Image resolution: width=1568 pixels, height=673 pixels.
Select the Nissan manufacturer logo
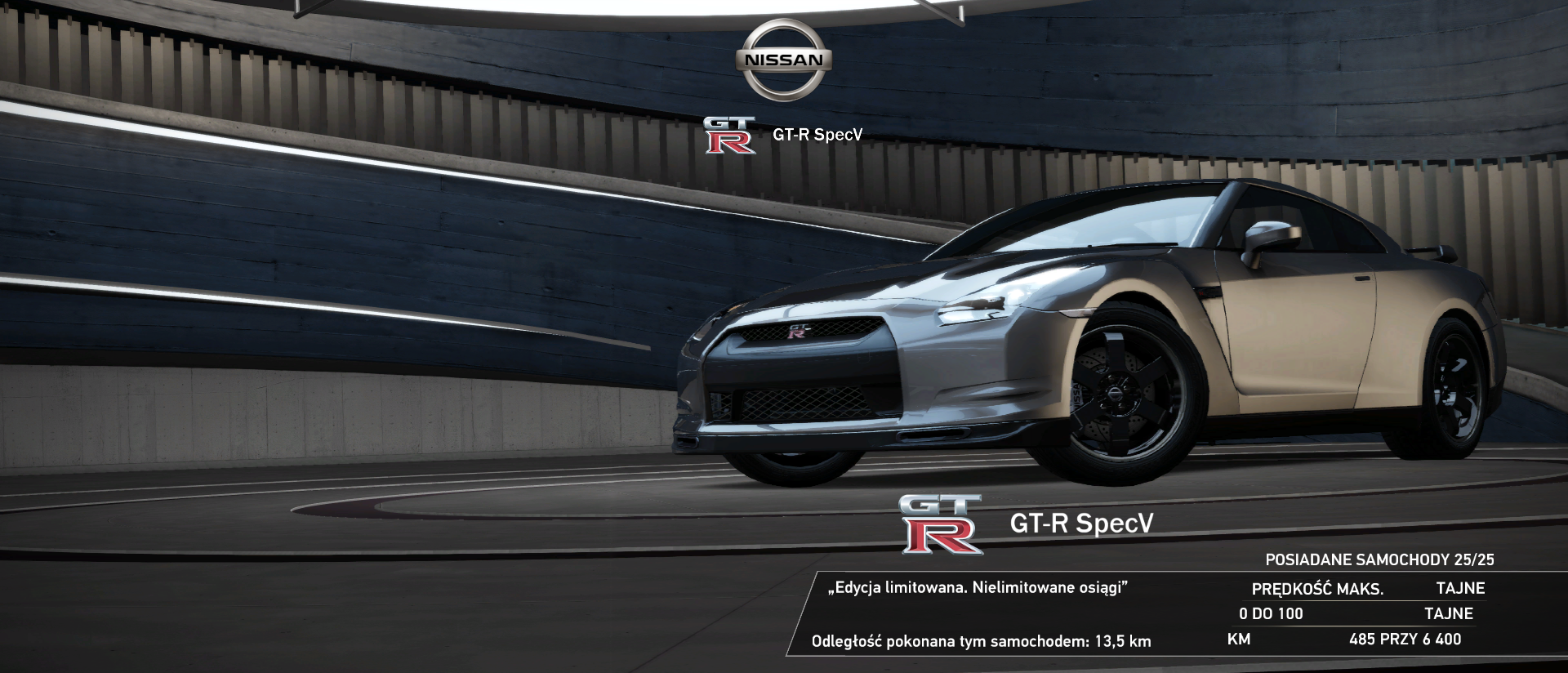pyautogui.click(x=783, y=60)
